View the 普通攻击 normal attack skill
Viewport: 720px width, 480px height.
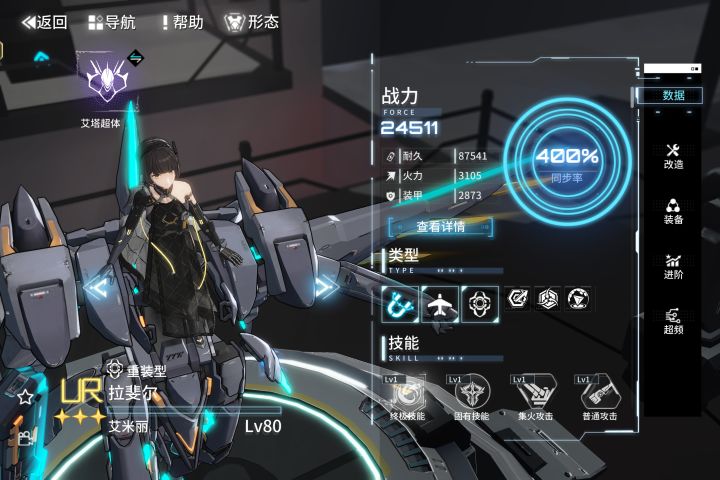(x=599, y=394)
